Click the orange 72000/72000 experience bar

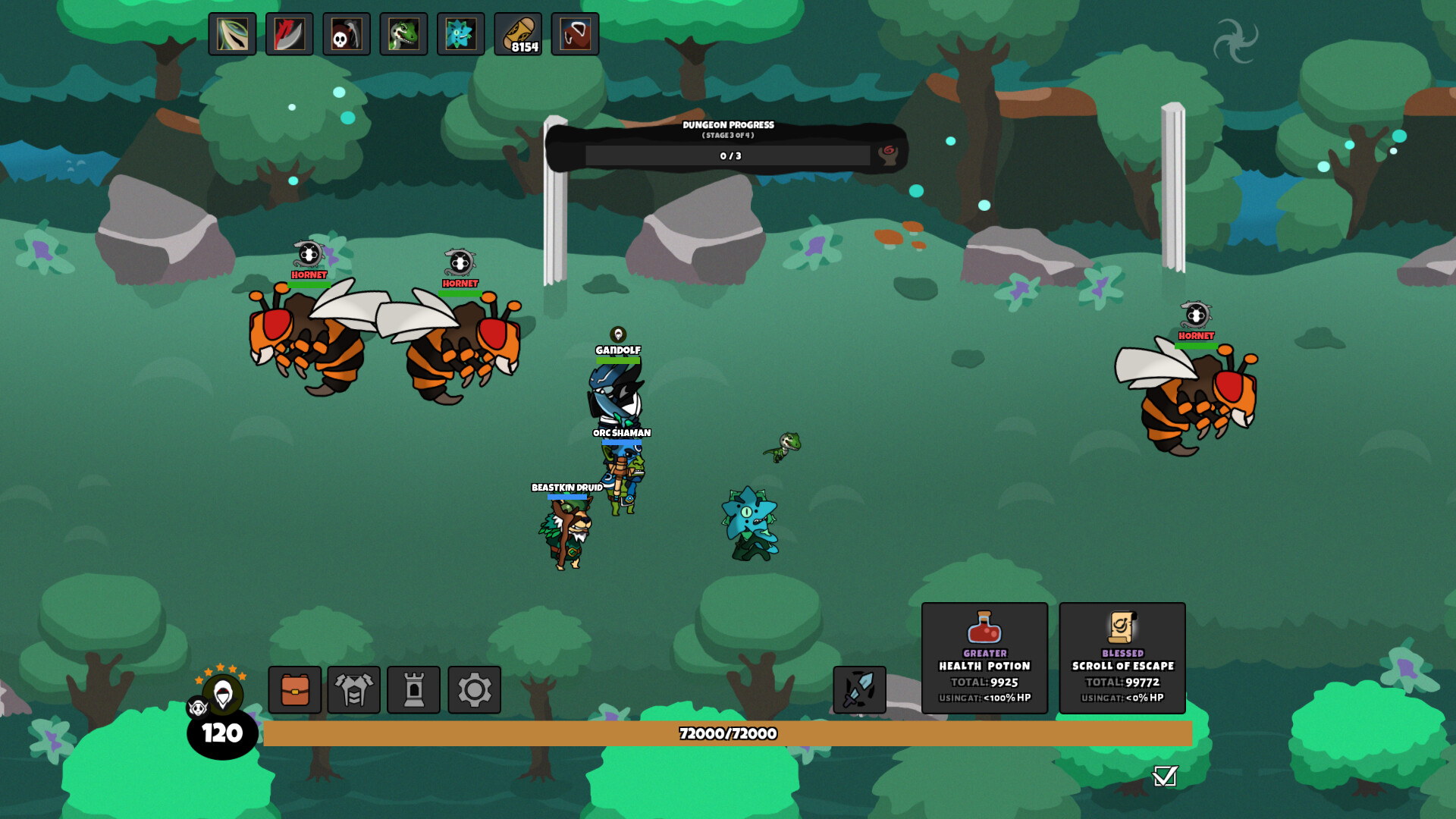(x=728, y=733)
